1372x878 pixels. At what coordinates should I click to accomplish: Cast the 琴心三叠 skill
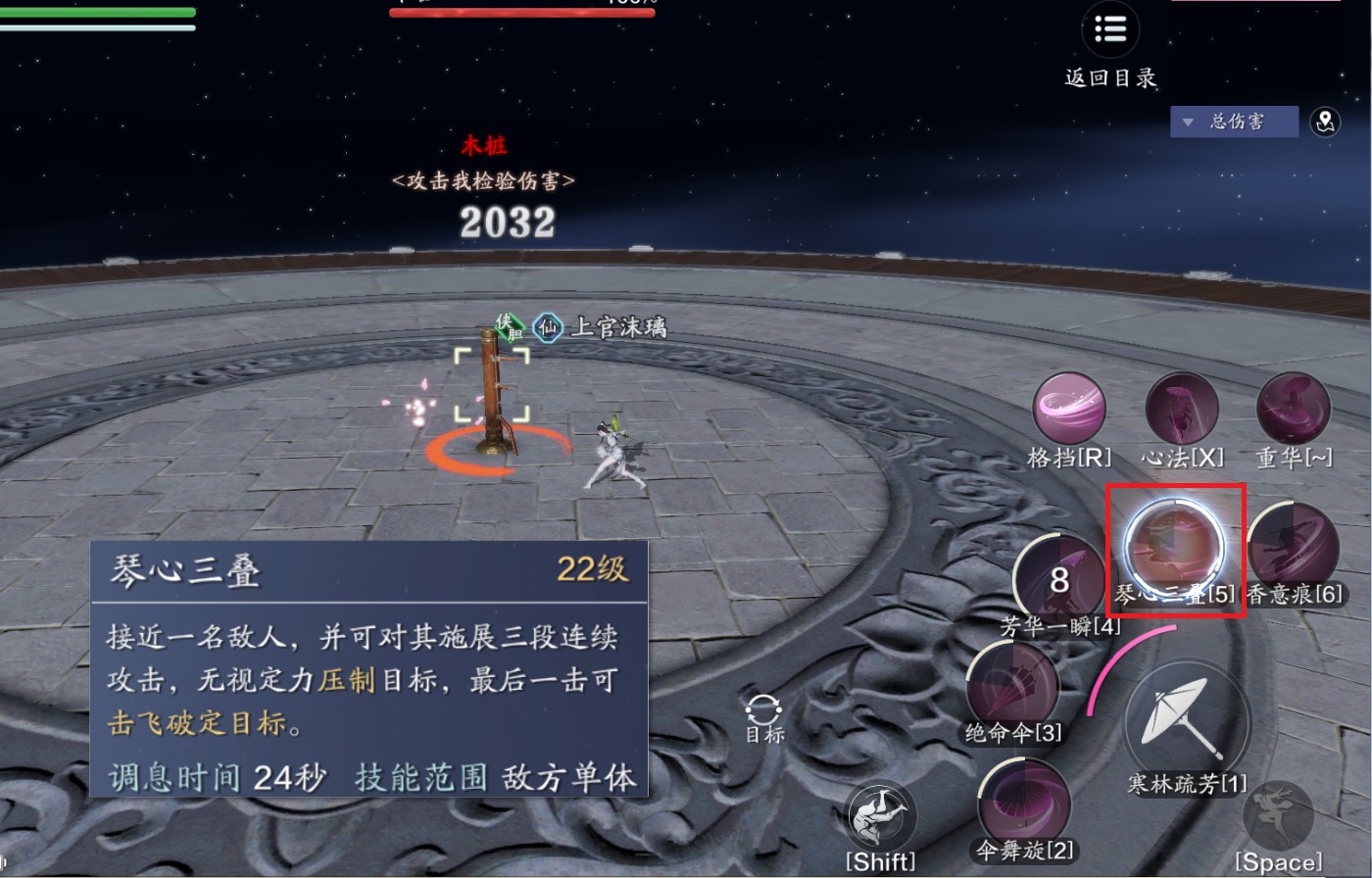(x=1174, y=545)
